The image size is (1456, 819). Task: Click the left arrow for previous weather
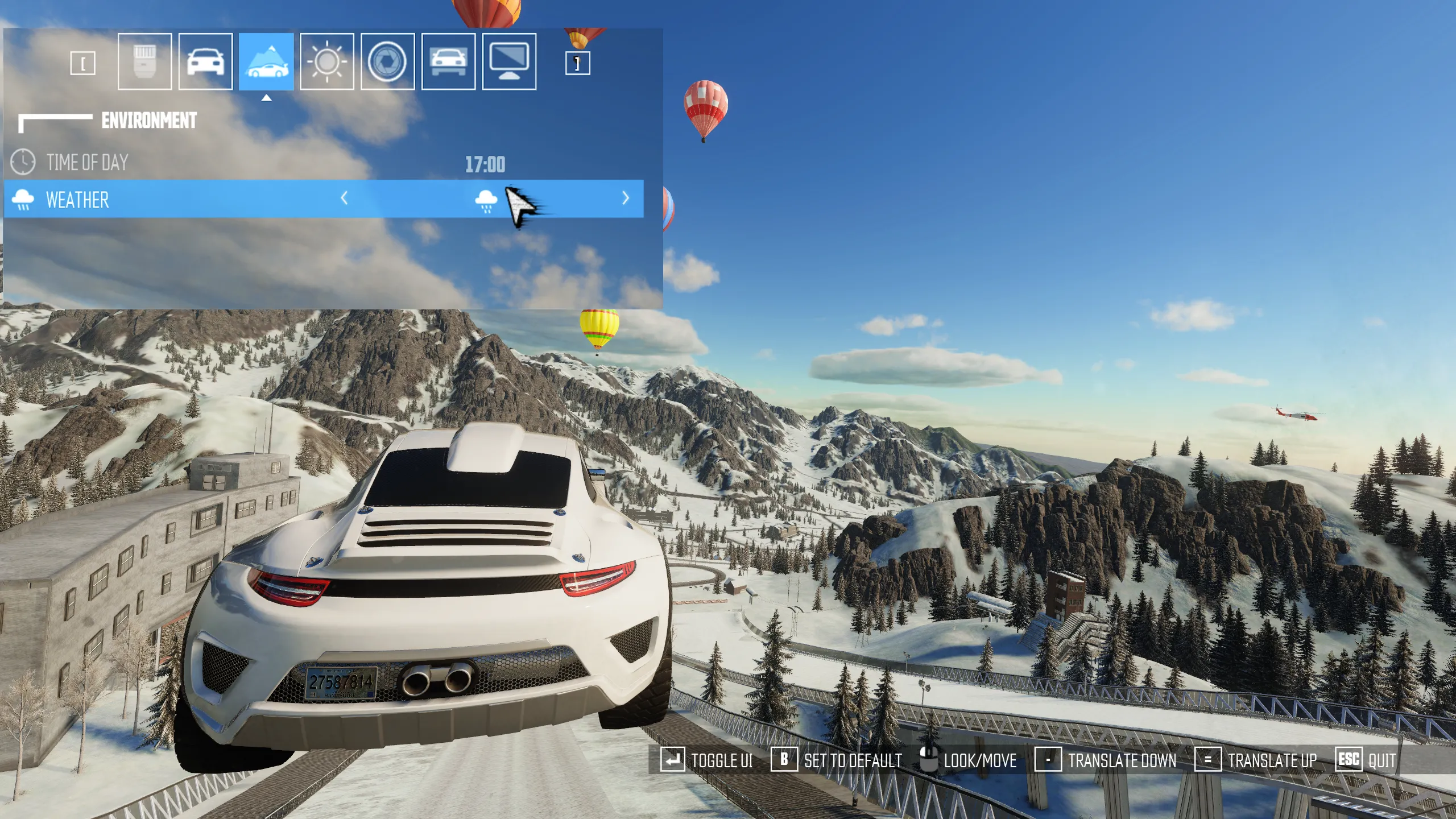tap(344, 198)
